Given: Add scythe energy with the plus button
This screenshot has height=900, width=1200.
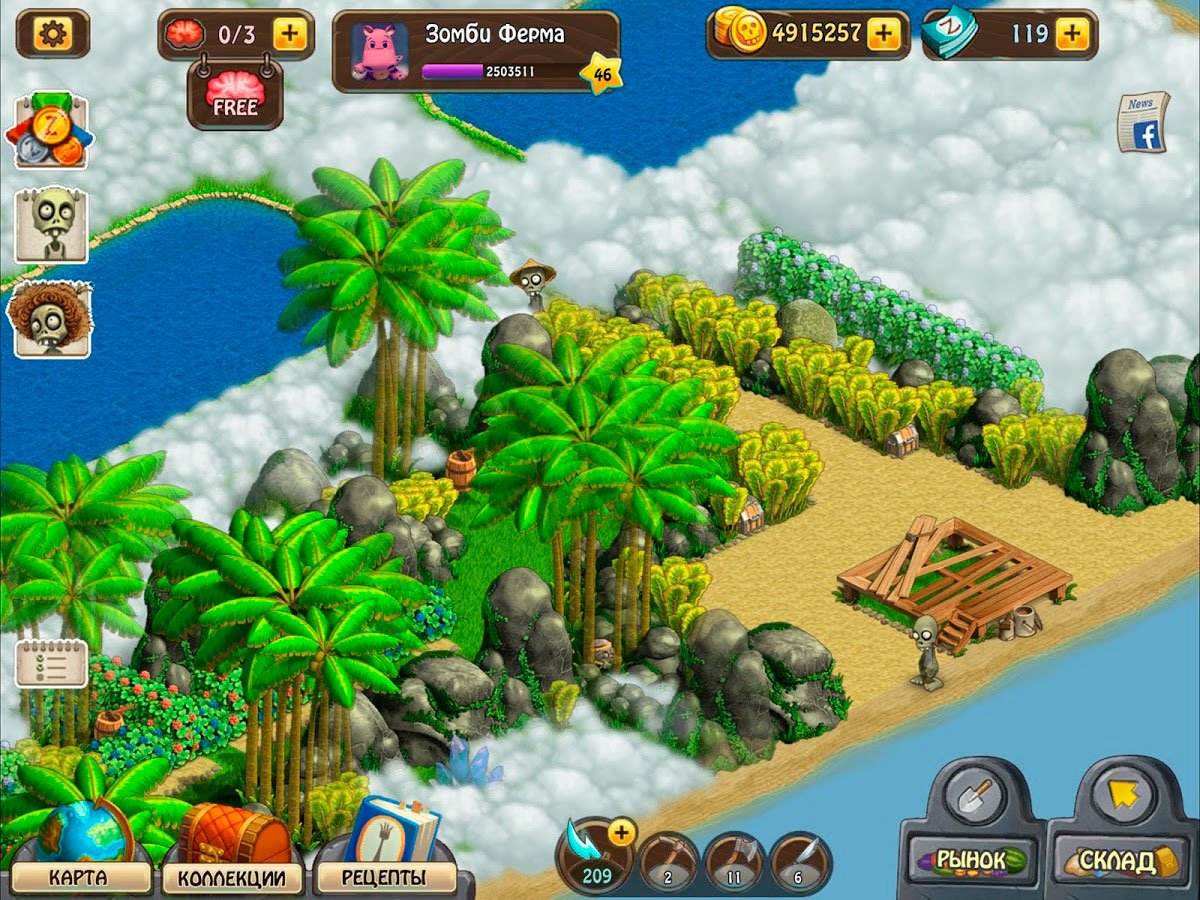Looking at the screenshot, I should coord(621,832).
